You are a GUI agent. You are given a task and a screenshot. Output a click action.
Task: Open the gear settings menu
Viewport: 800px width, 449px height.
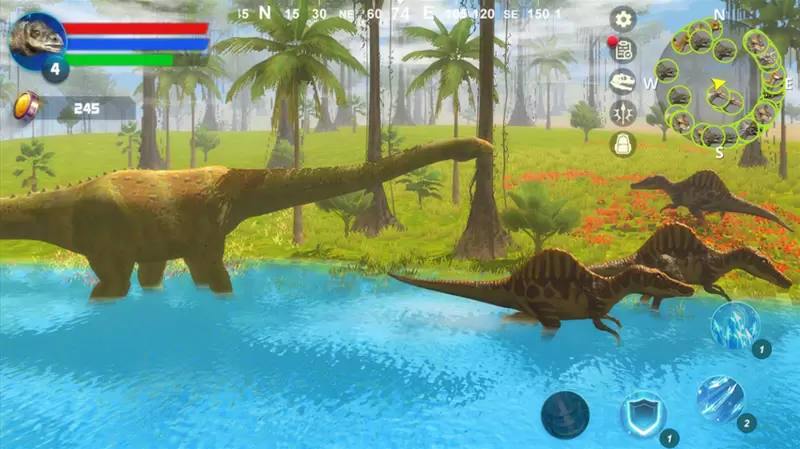[623, 19]
